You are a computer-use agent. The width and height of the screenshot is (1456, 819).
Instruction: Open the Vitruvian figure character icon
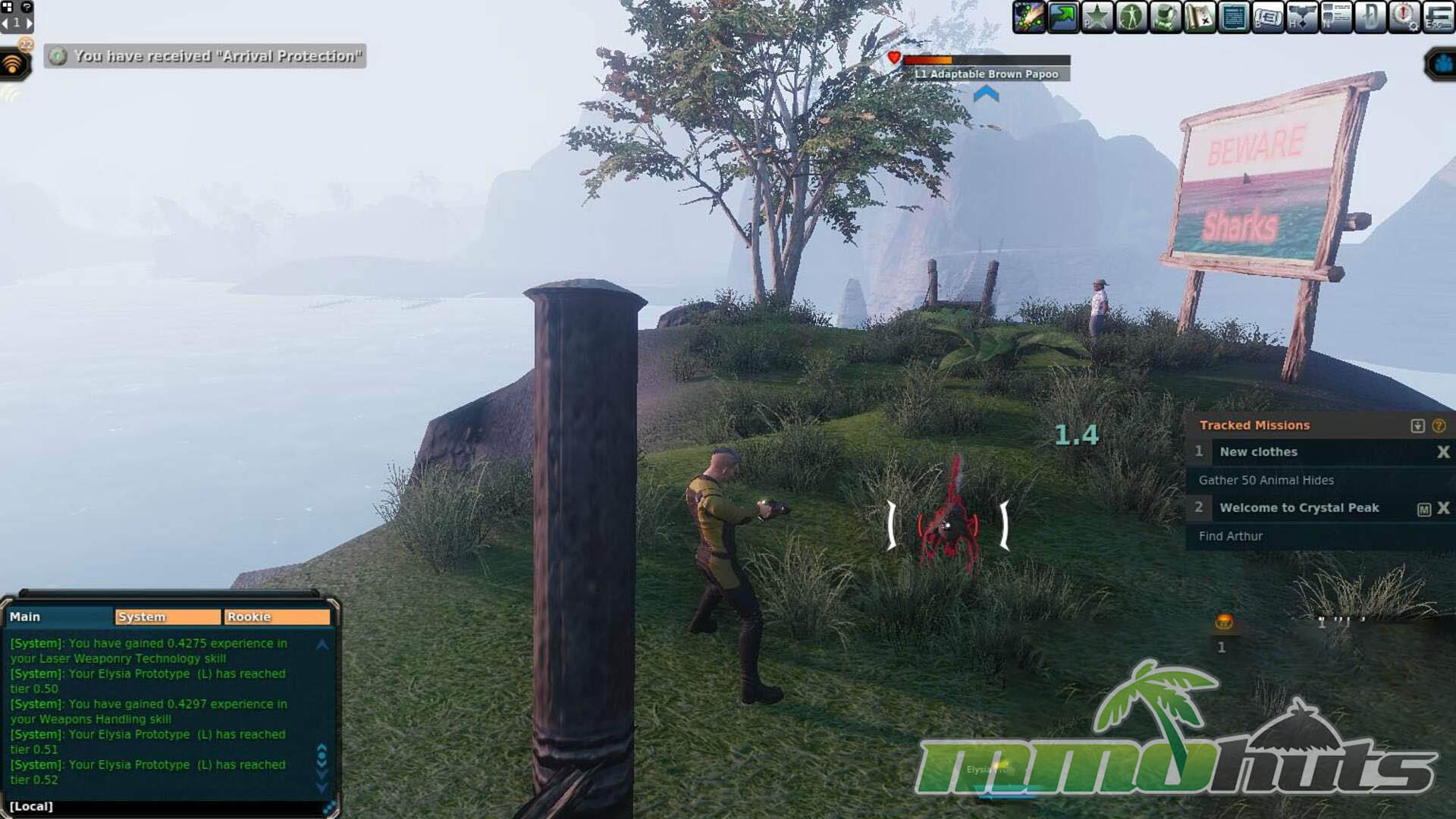1131,17
